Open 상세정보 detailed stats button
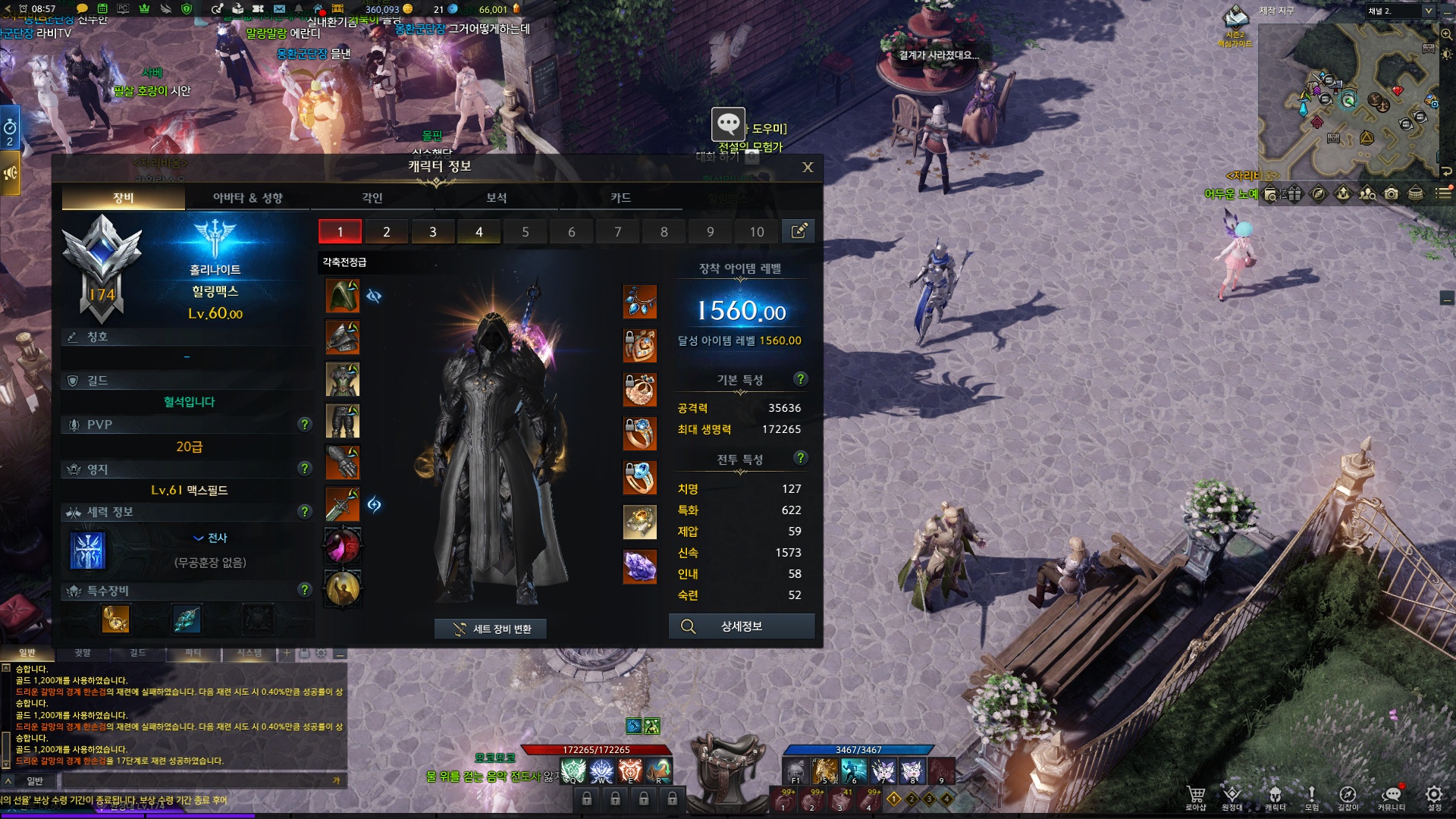 click(741, 626)
